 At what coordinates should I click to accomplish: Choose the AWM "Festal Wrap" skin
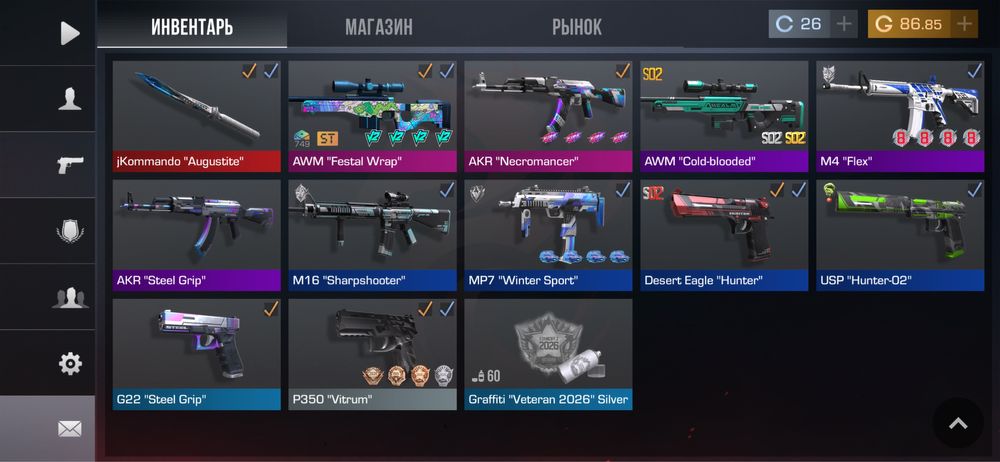pos(372,116)
